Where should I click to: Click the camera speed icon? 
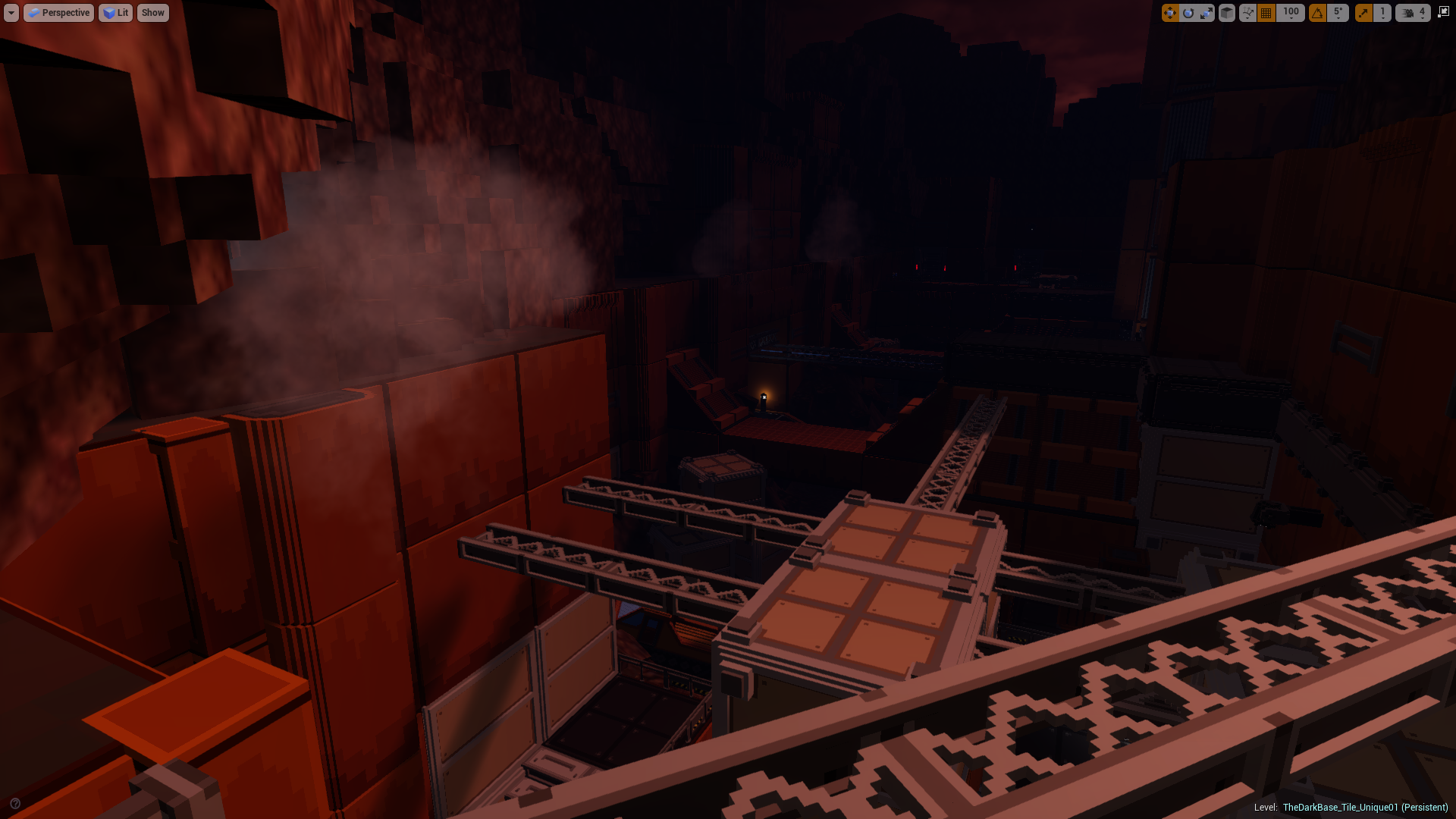pyautogui.click(x=1407, y=12)
